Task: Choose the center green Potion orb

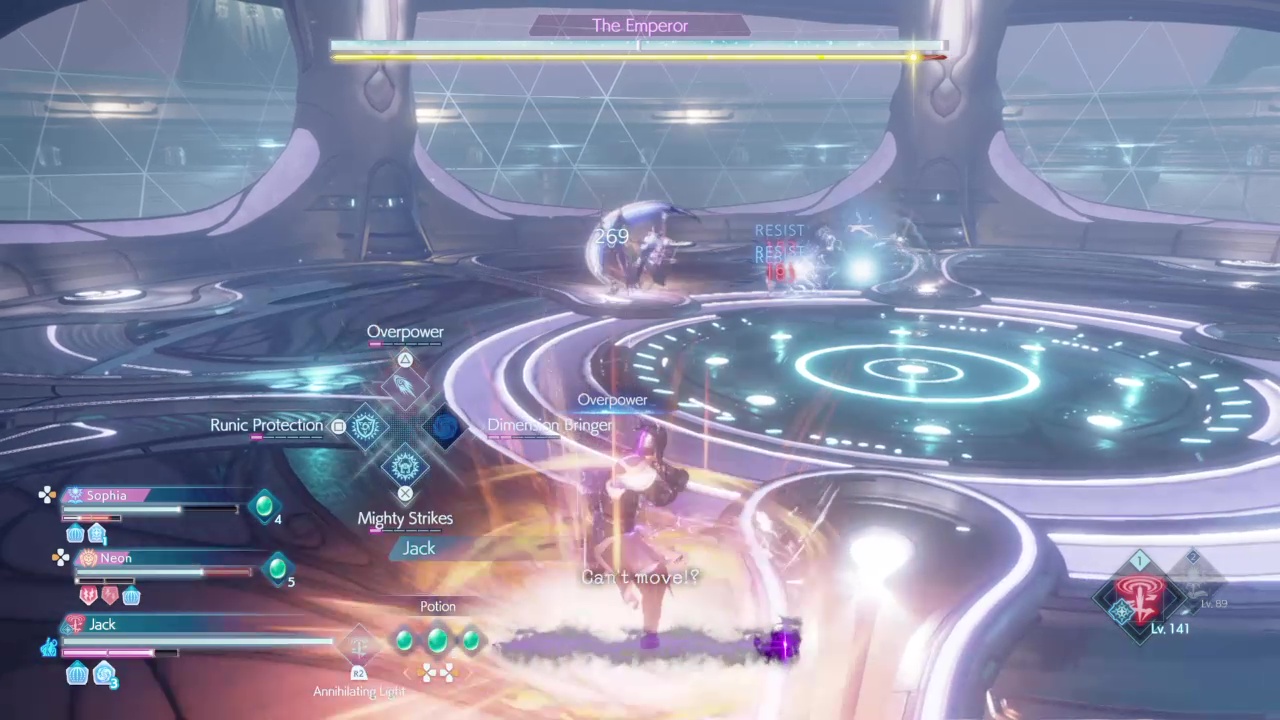Action: [437, 640]
